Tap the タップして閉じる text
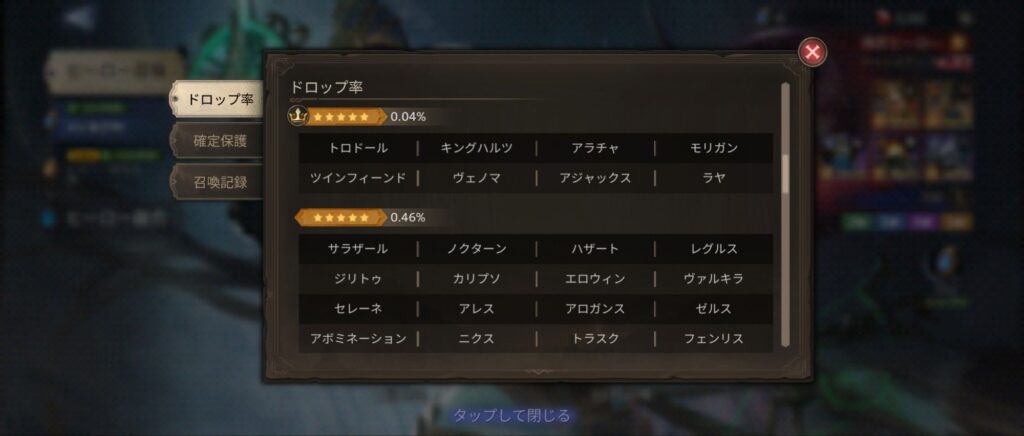This screenshot has height=436, width=1024. tap(512, 415)
